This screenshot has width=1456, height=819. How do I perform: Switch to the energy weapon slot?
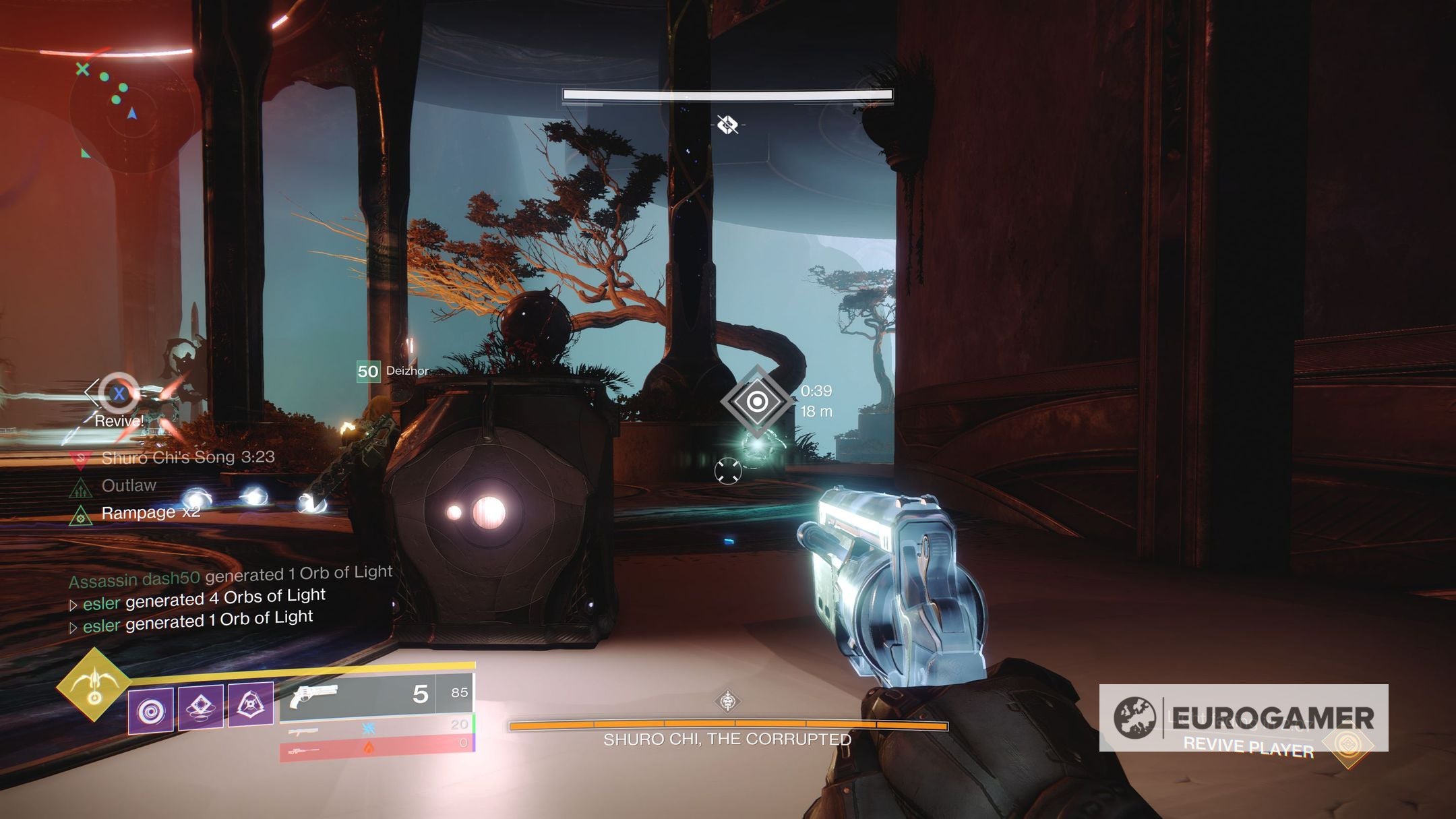pyautogui.click(x=376, y=727)
